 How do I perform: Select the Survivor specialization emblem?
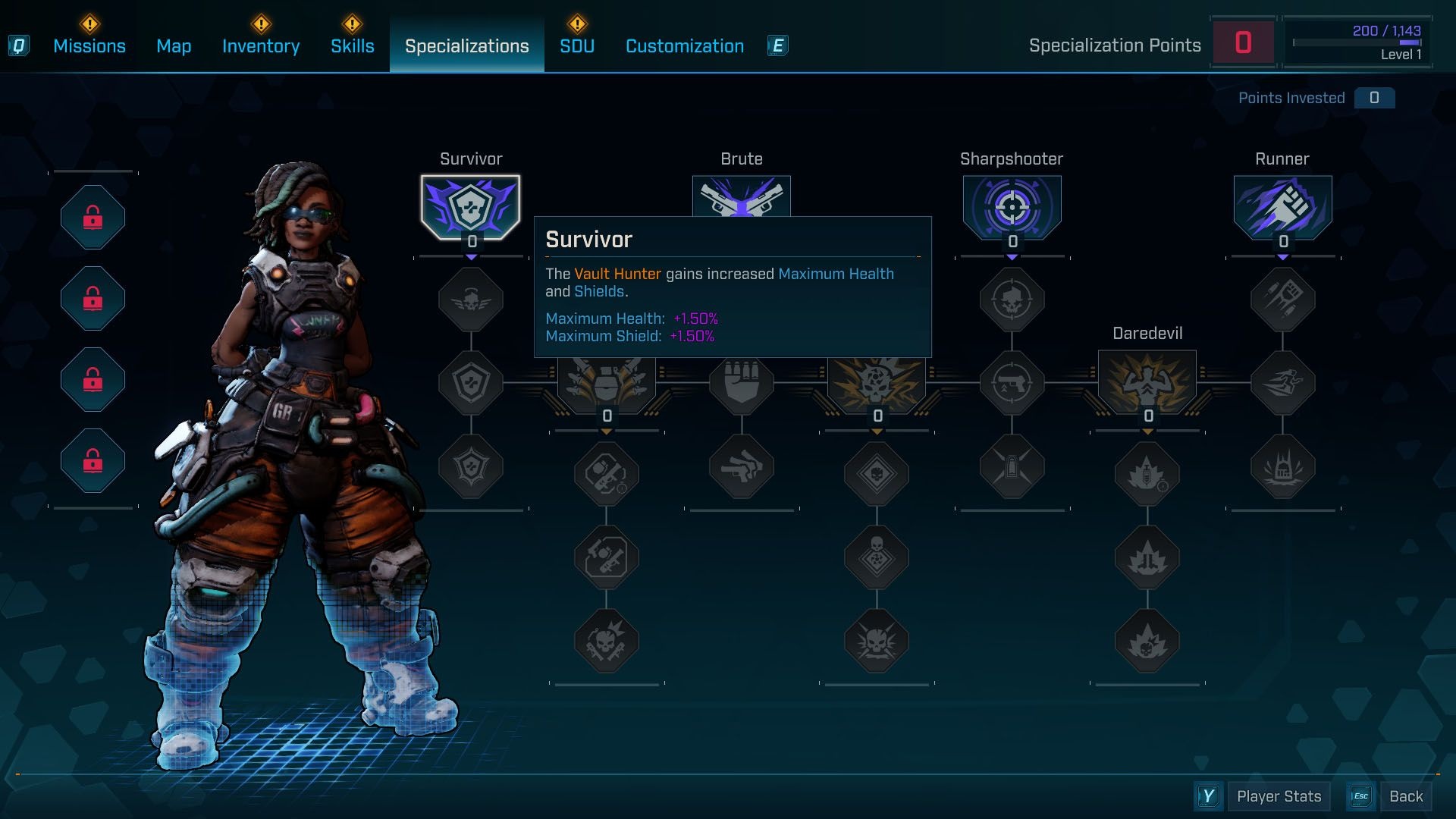click(471, 206)
